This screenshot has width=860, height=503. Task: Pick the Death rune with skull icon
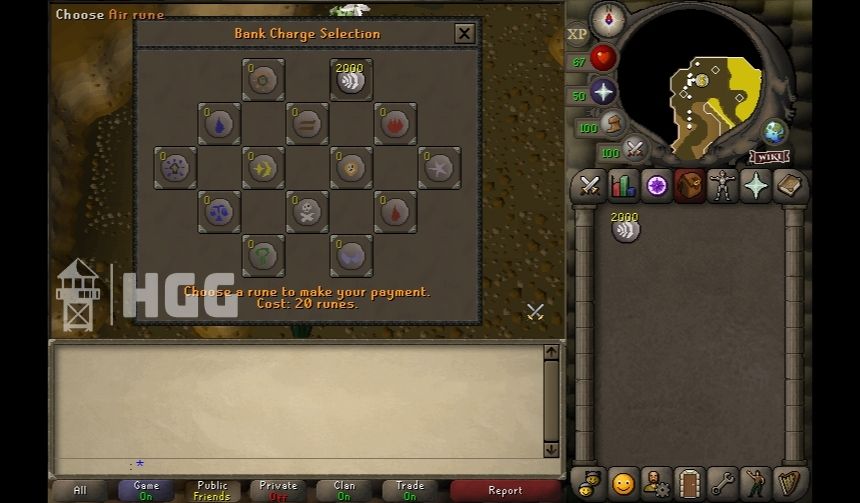click(x=307, y=212)
